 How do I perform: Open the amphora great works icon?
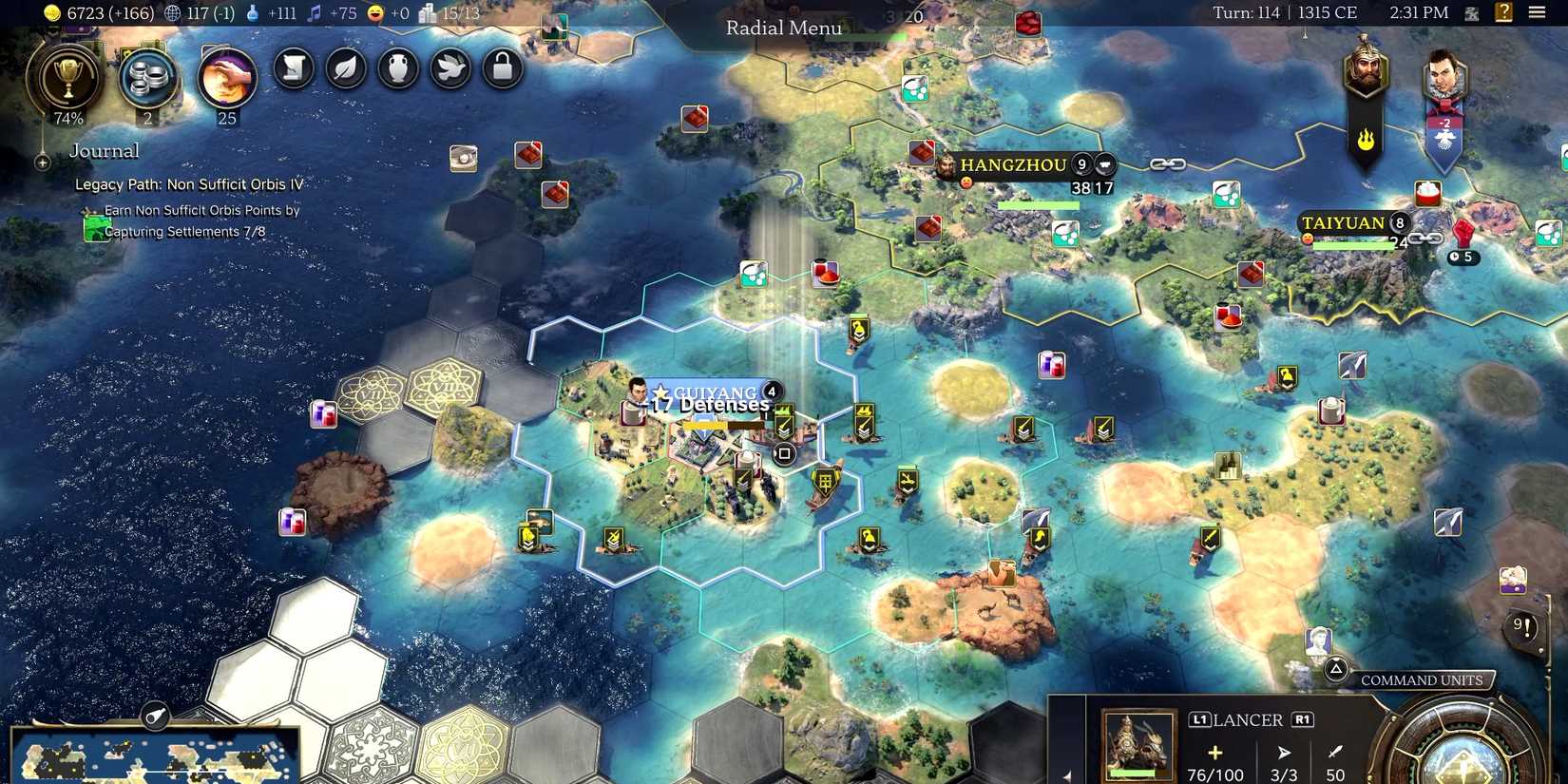397,68
